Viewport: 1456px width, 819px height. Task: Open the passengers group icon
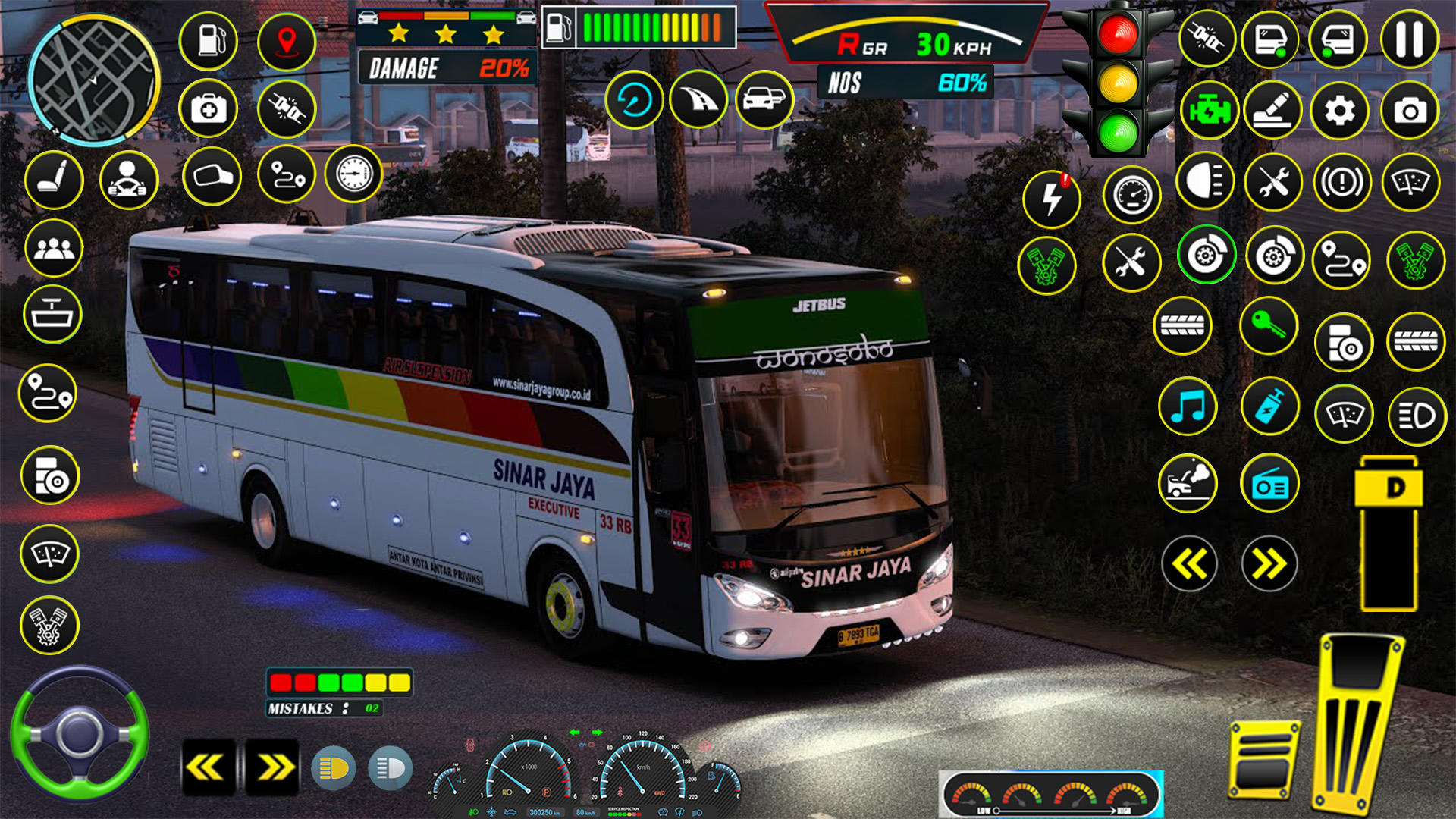click(53, 248)
